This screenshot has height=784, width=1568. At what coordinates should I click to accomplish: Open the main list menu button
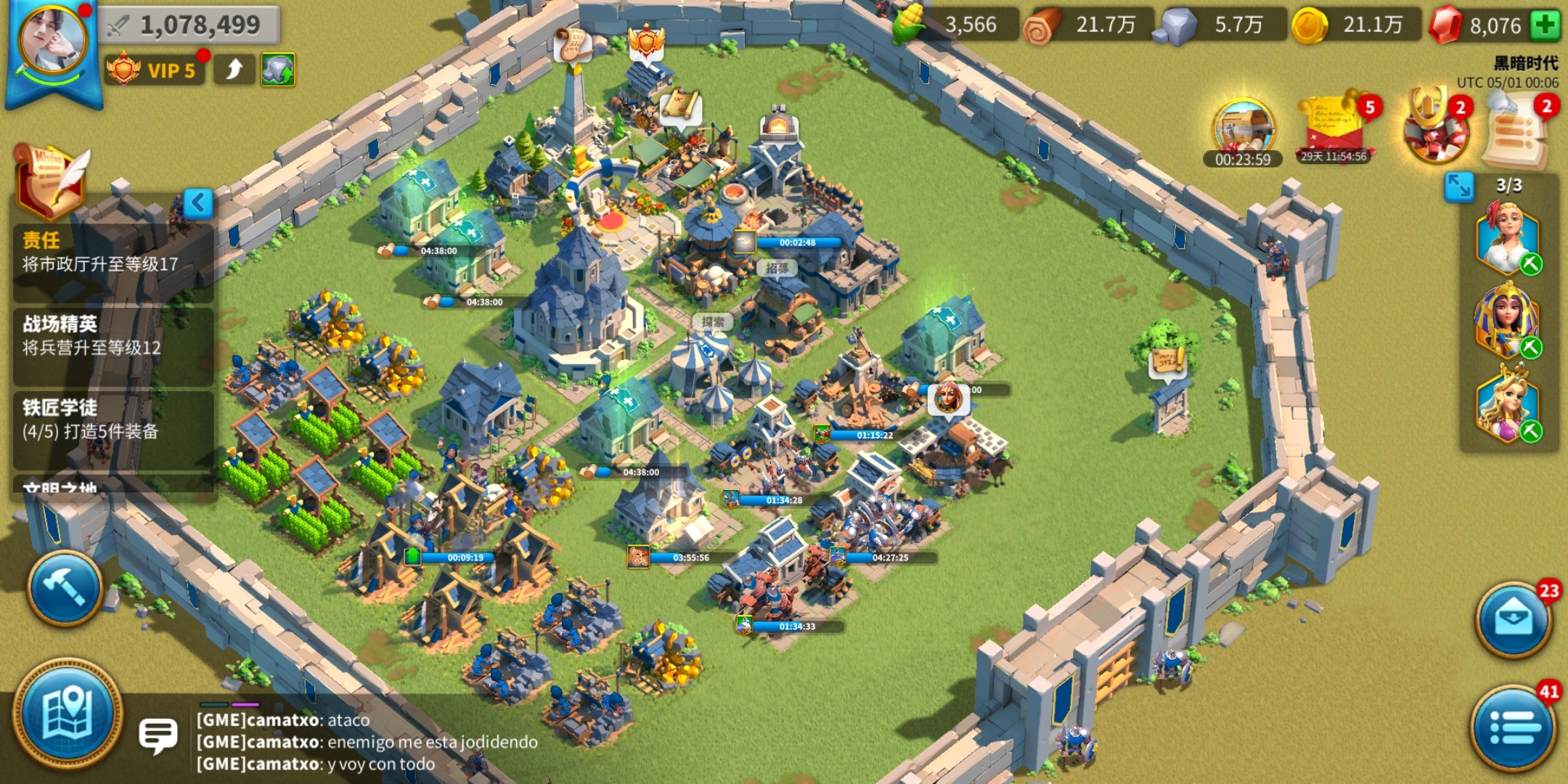click(1513, 727)
